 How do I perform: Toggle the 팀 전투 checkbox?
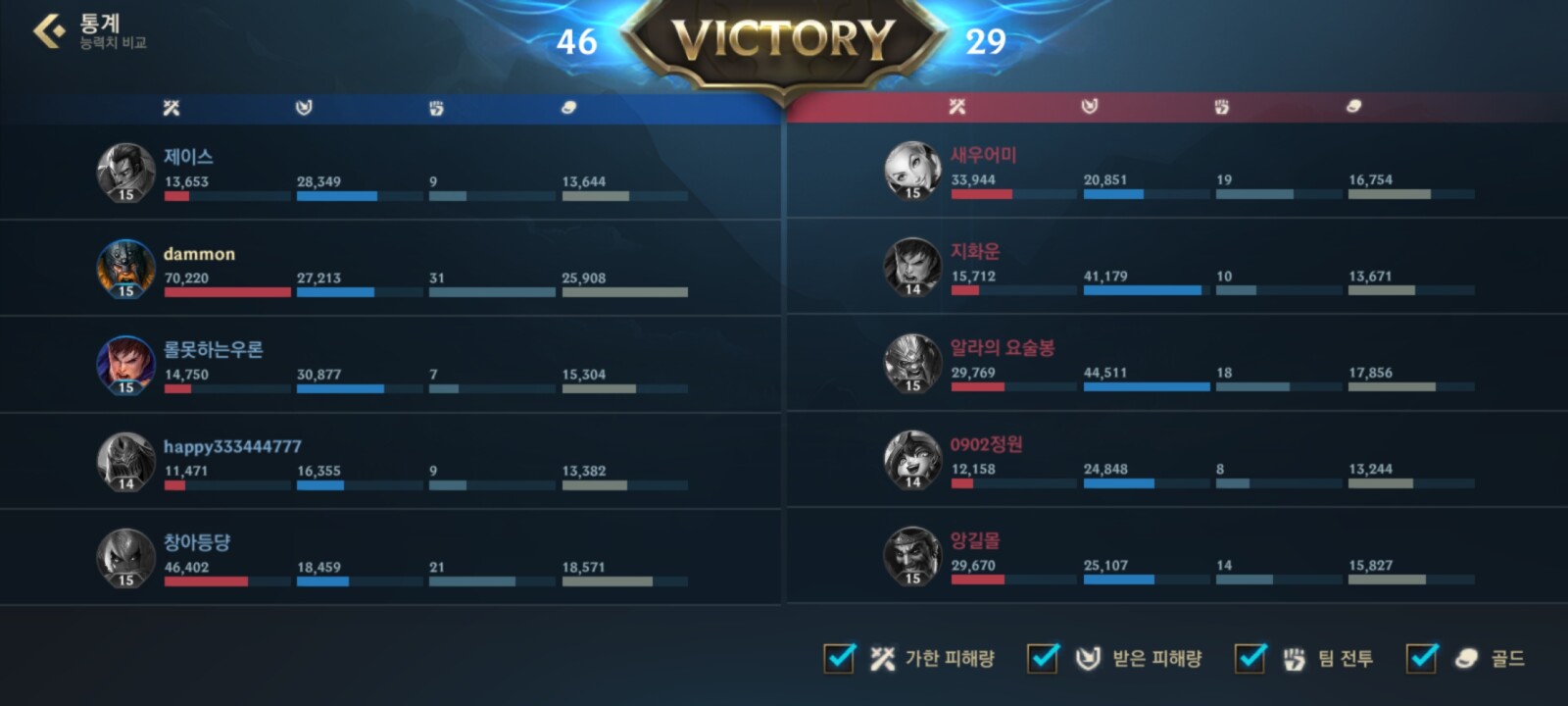coord(1249,658)
